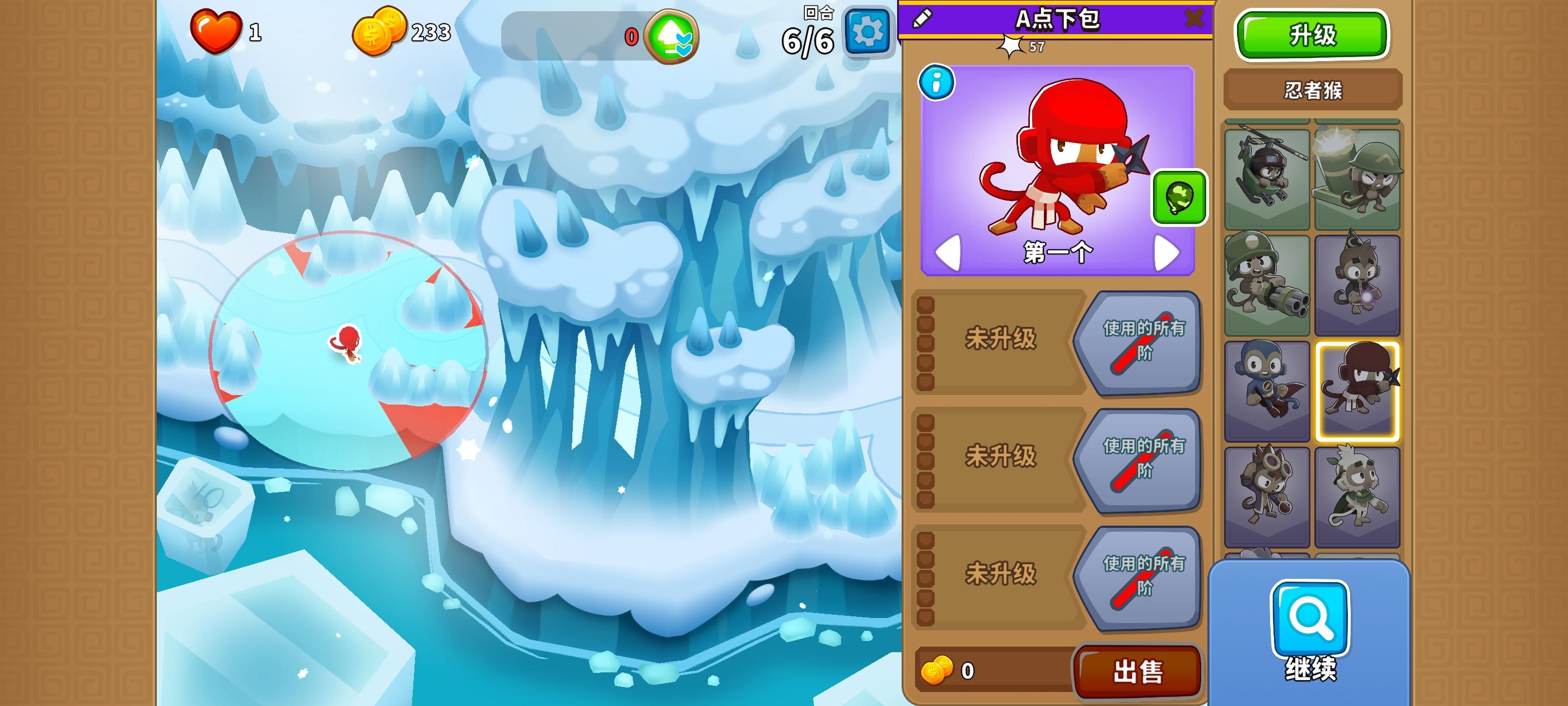The height and width of the screenshot is (706, 1568).
Task: Toggle targeting with the pencil edit icon
Action: [x=923, y=19]
